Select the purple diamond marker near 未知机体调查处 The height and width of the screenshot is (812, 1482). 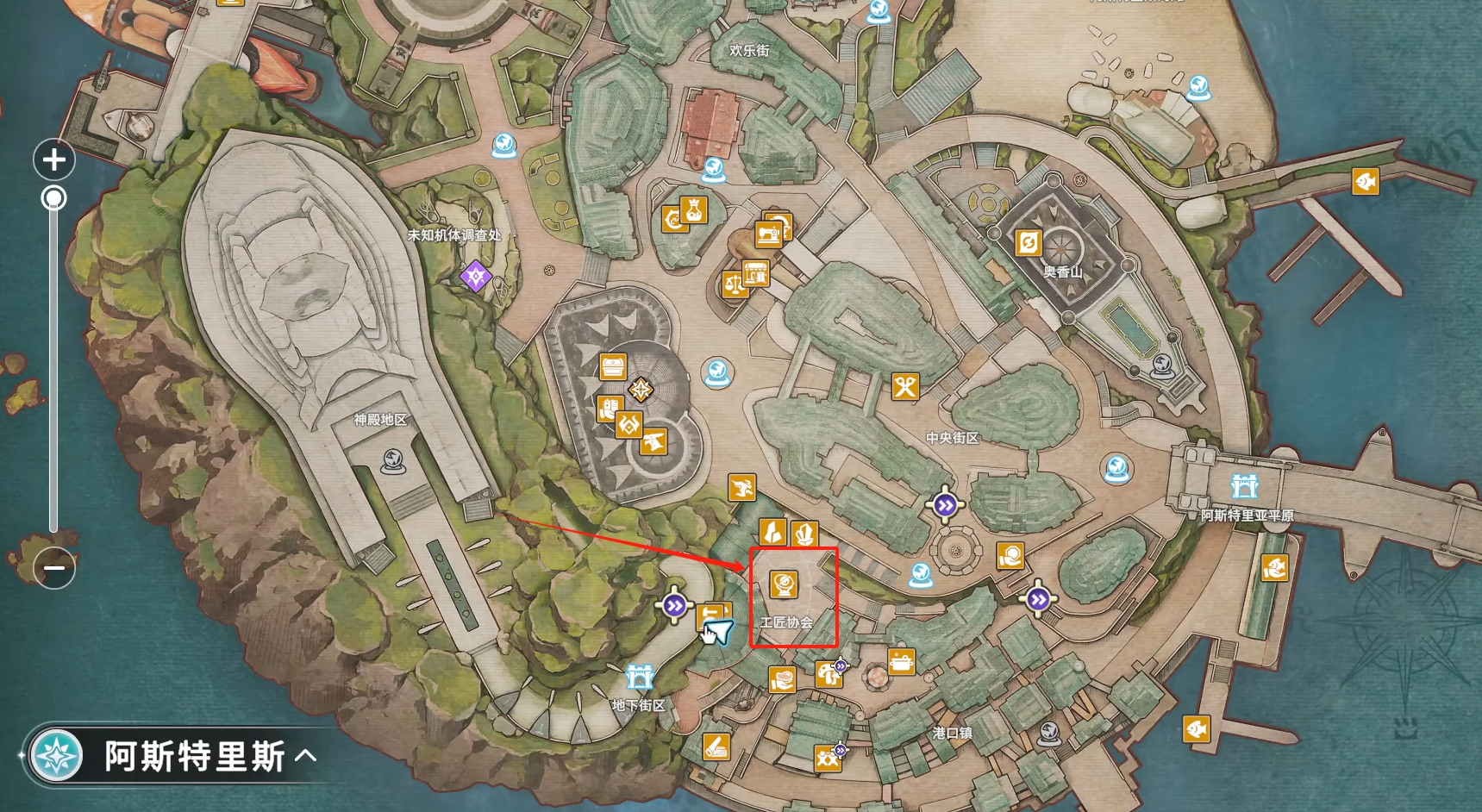pos(475,277)
